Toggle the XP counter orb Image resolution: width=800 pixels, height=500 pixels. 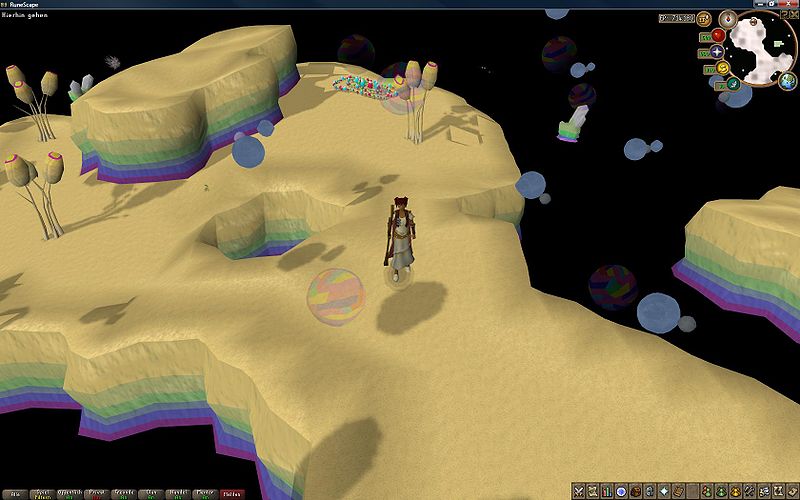point(704,18)
